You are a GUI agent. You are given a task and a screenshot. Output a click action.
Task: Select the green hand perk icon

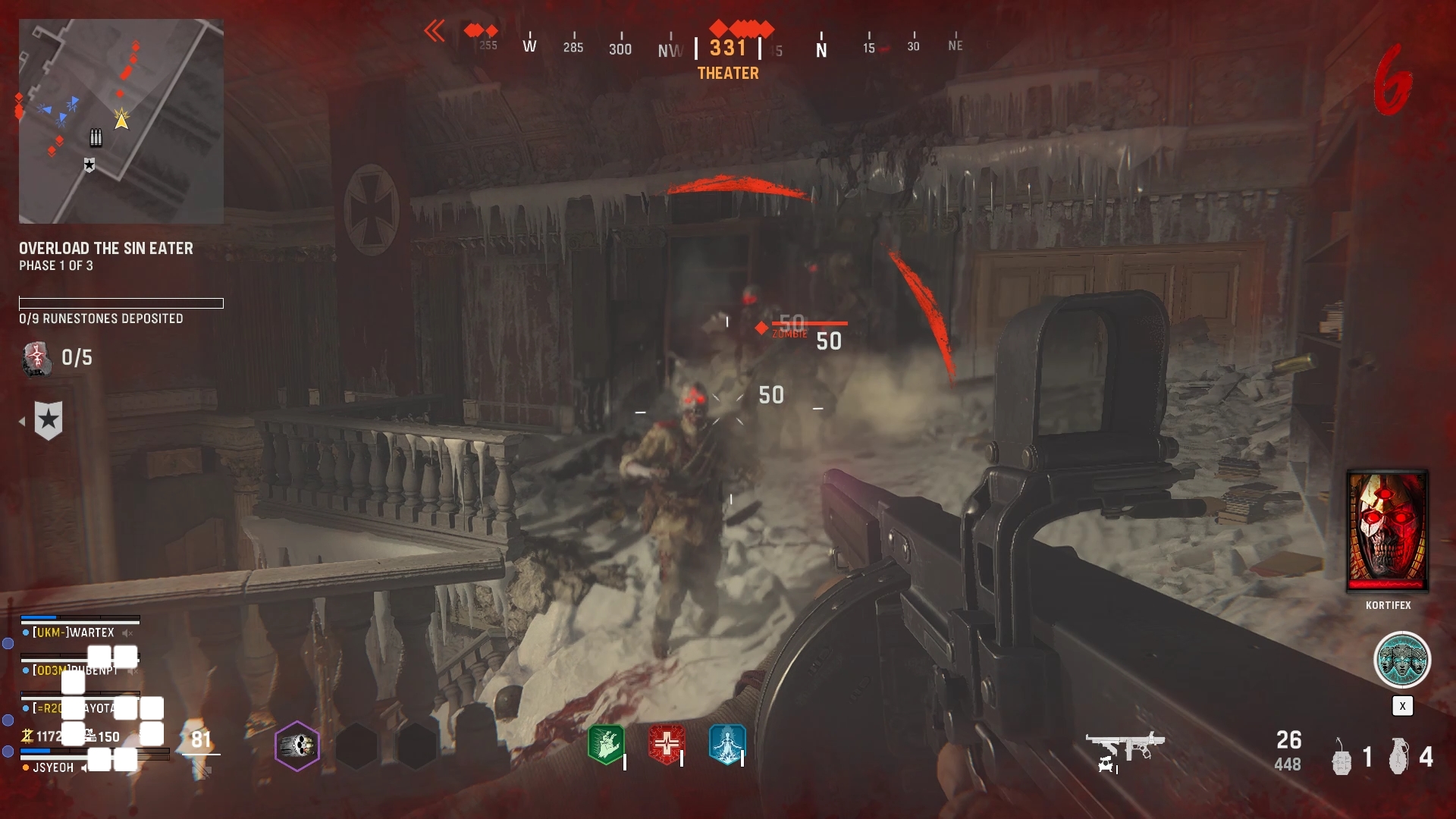coord(606,744)
